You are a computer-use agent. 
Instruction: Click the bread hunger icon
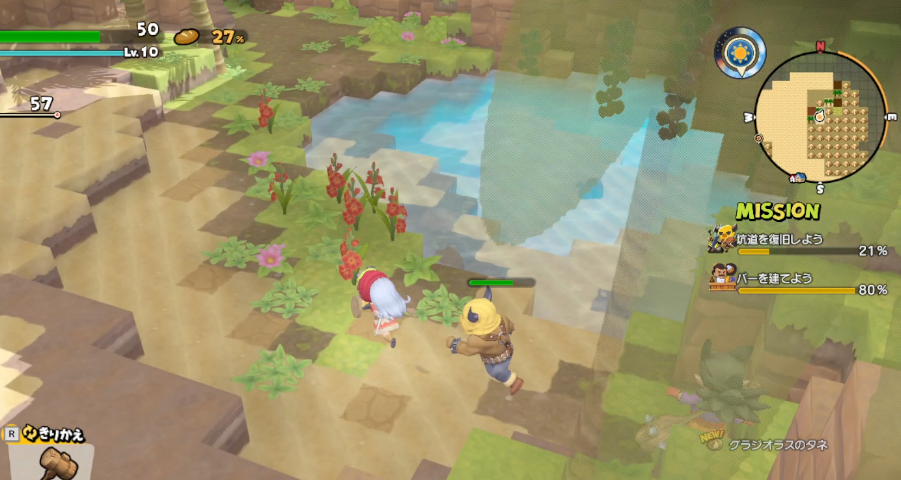(188, 36)
